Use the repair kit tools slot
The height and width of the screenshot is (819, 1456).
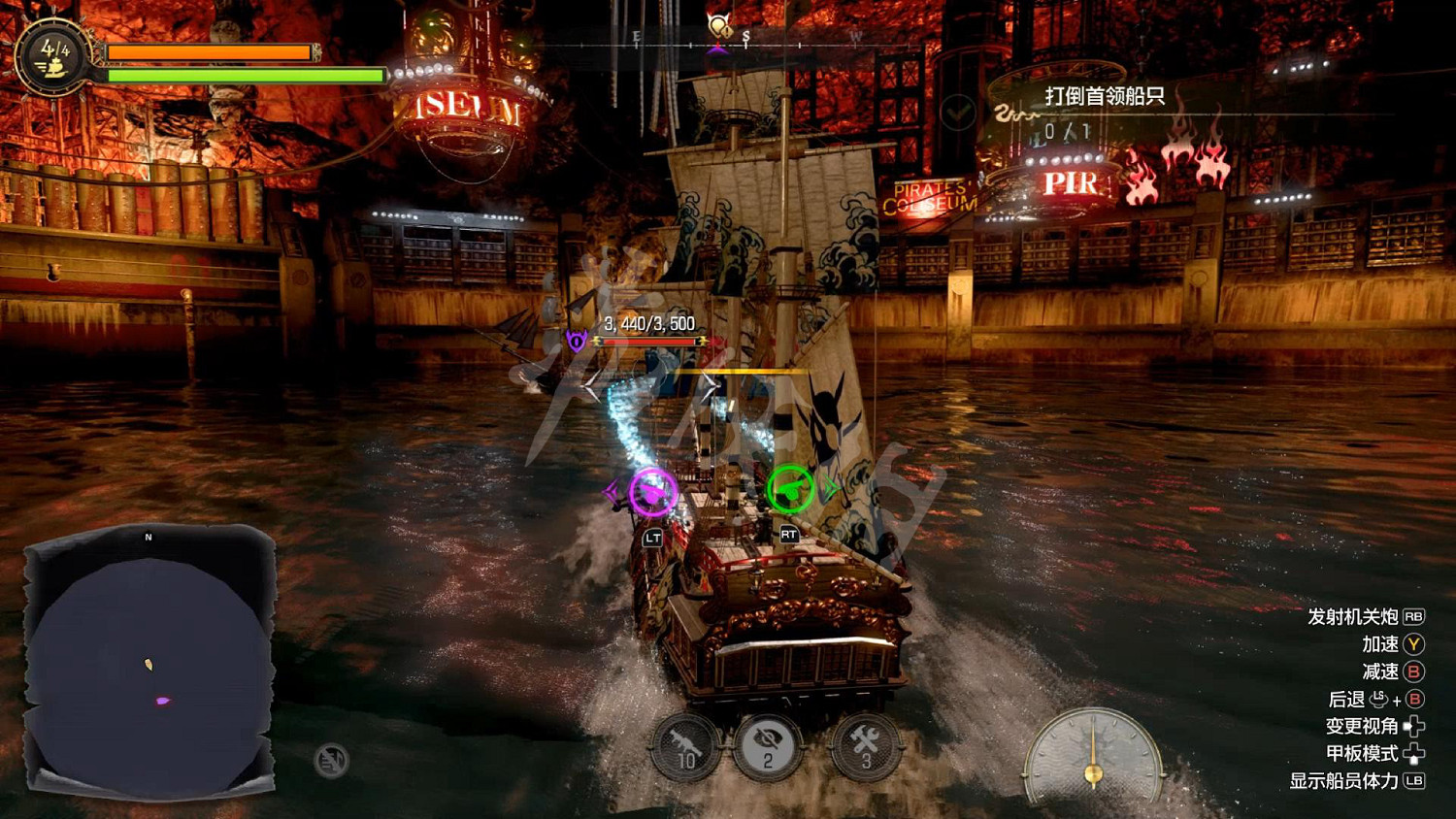coord(864,747)
